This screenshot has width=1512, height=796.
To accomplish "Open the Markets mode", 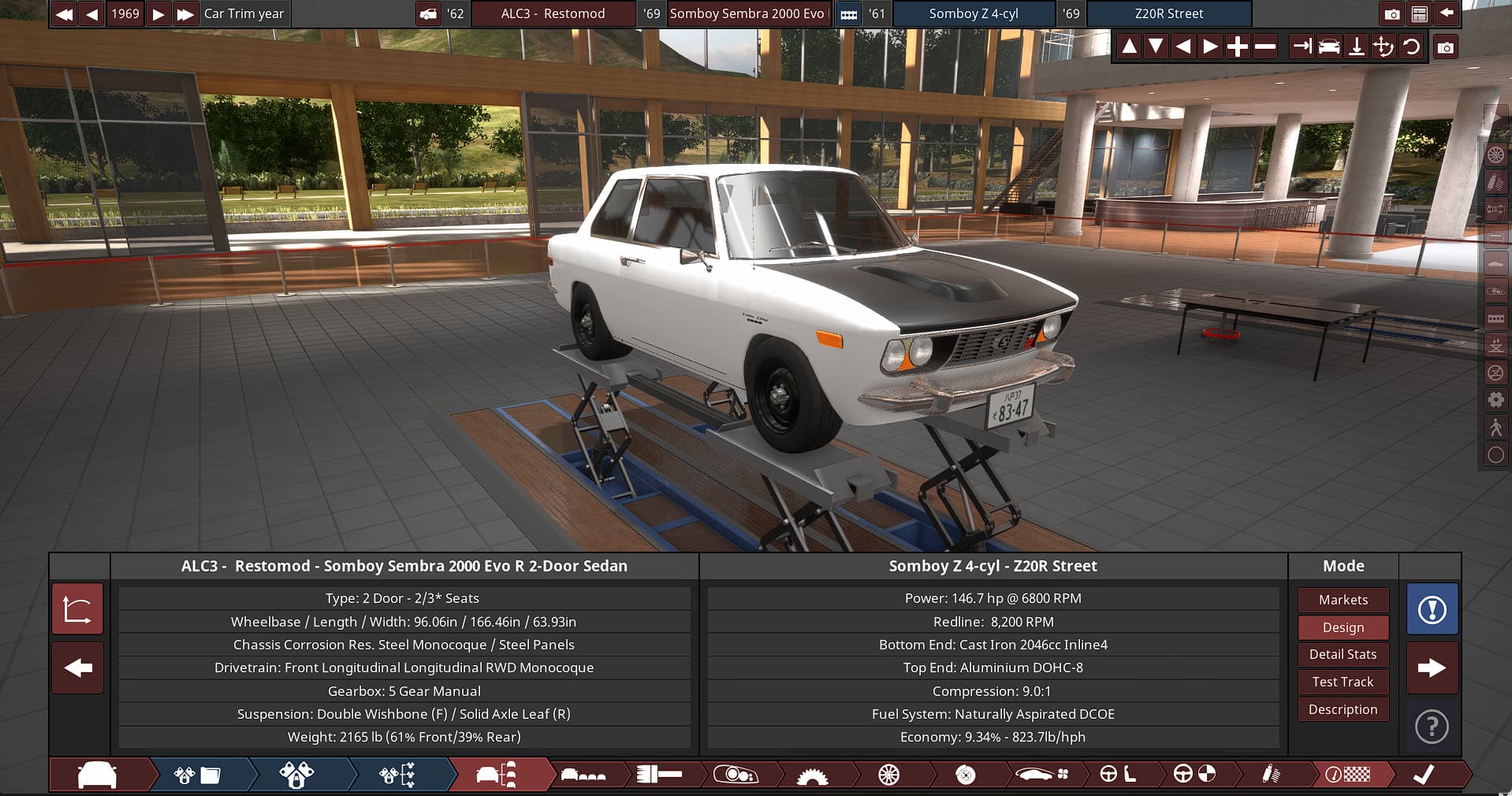I will pos(1343,600).
